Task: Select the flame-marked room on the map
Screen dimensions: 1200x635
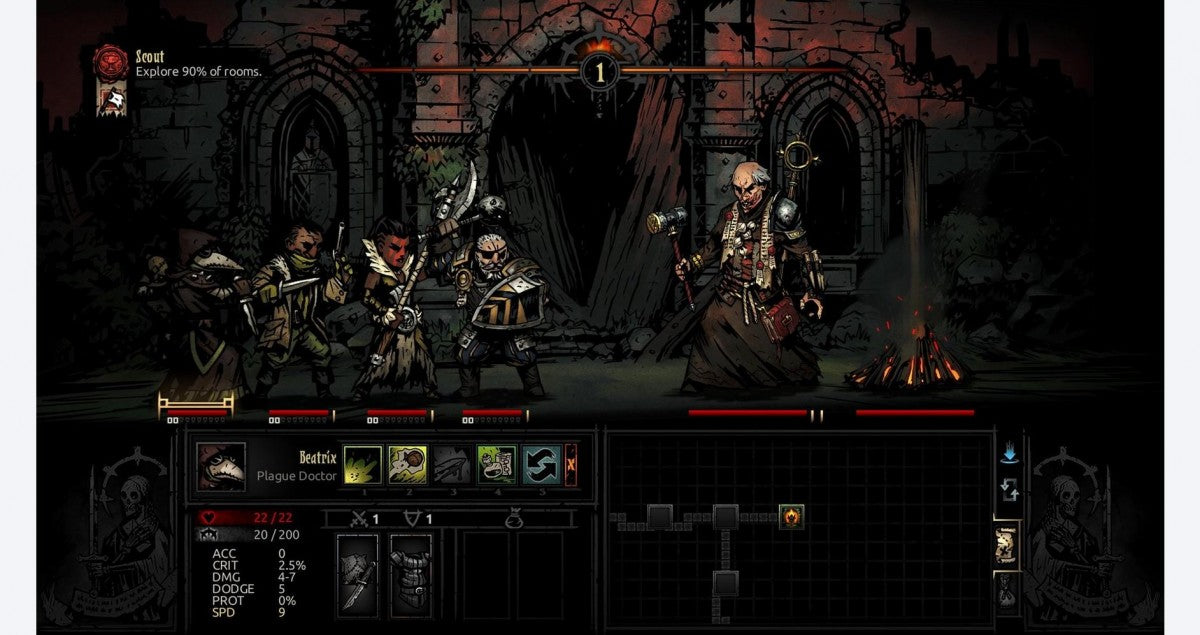Action: pos(792,517)
